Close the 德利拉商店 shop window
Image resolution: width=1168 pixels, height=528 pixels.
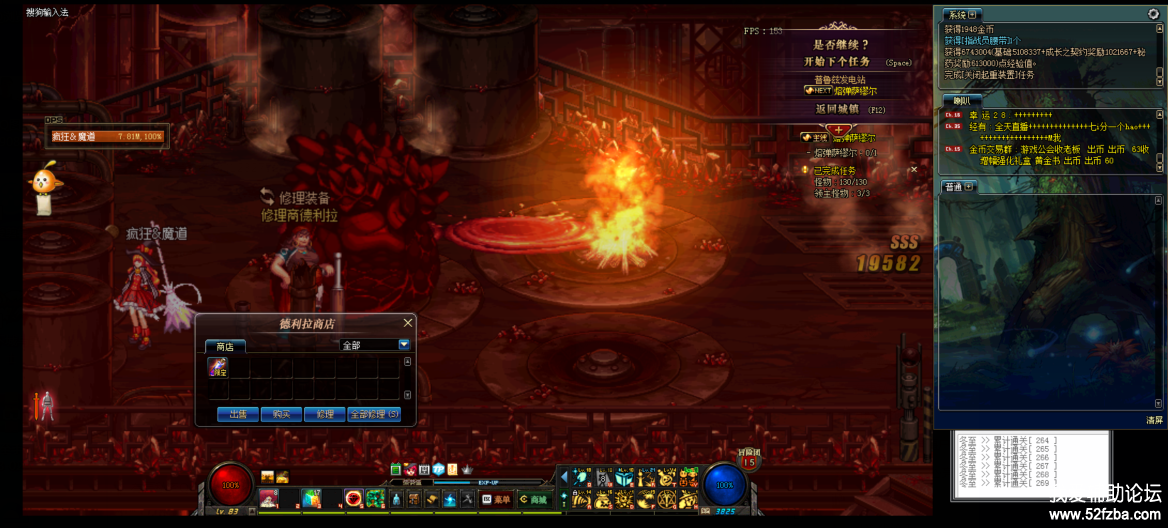coord(407,323)
